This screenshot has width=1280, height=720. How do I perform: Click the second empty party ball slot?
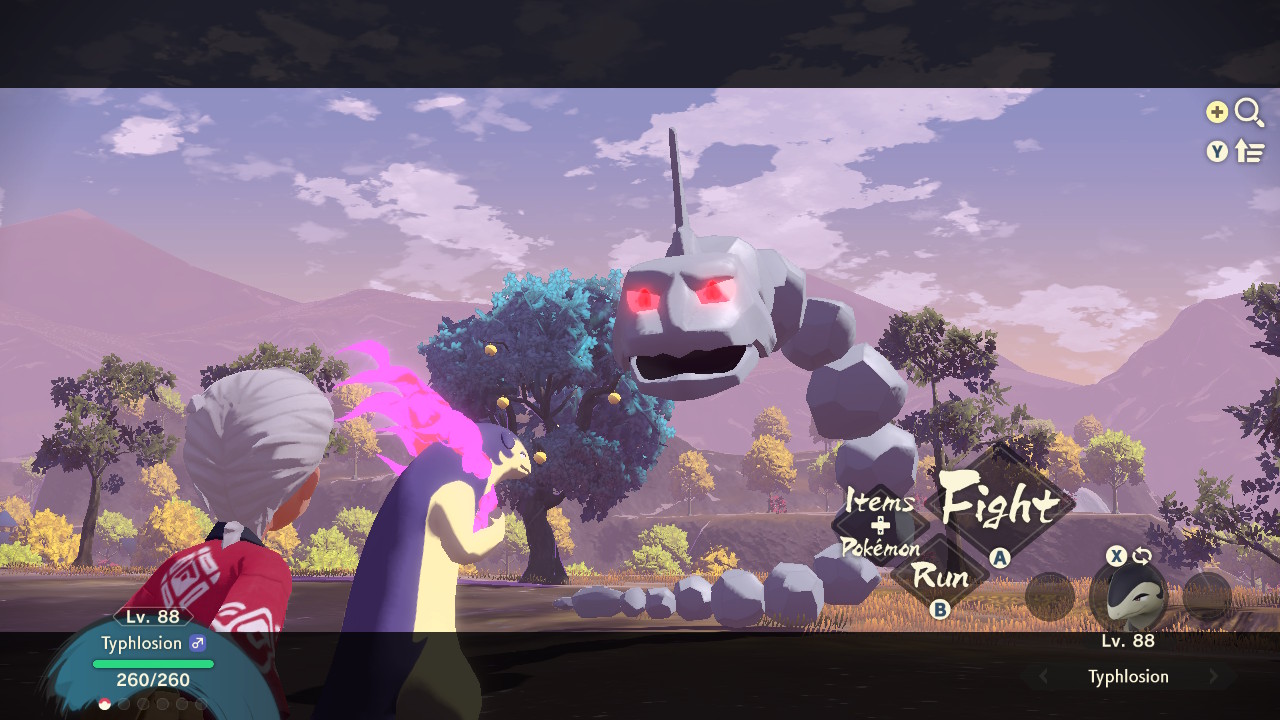(x=124, y=703)
